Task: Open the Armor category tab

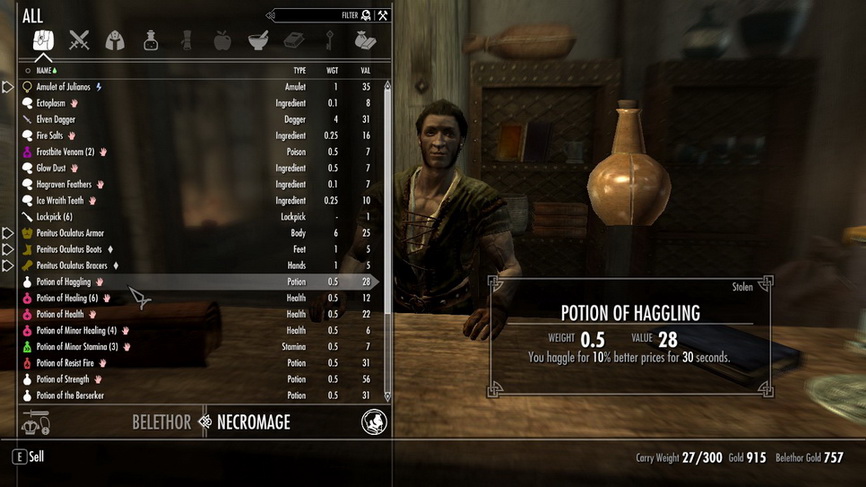Action: (x=115, y=41)
